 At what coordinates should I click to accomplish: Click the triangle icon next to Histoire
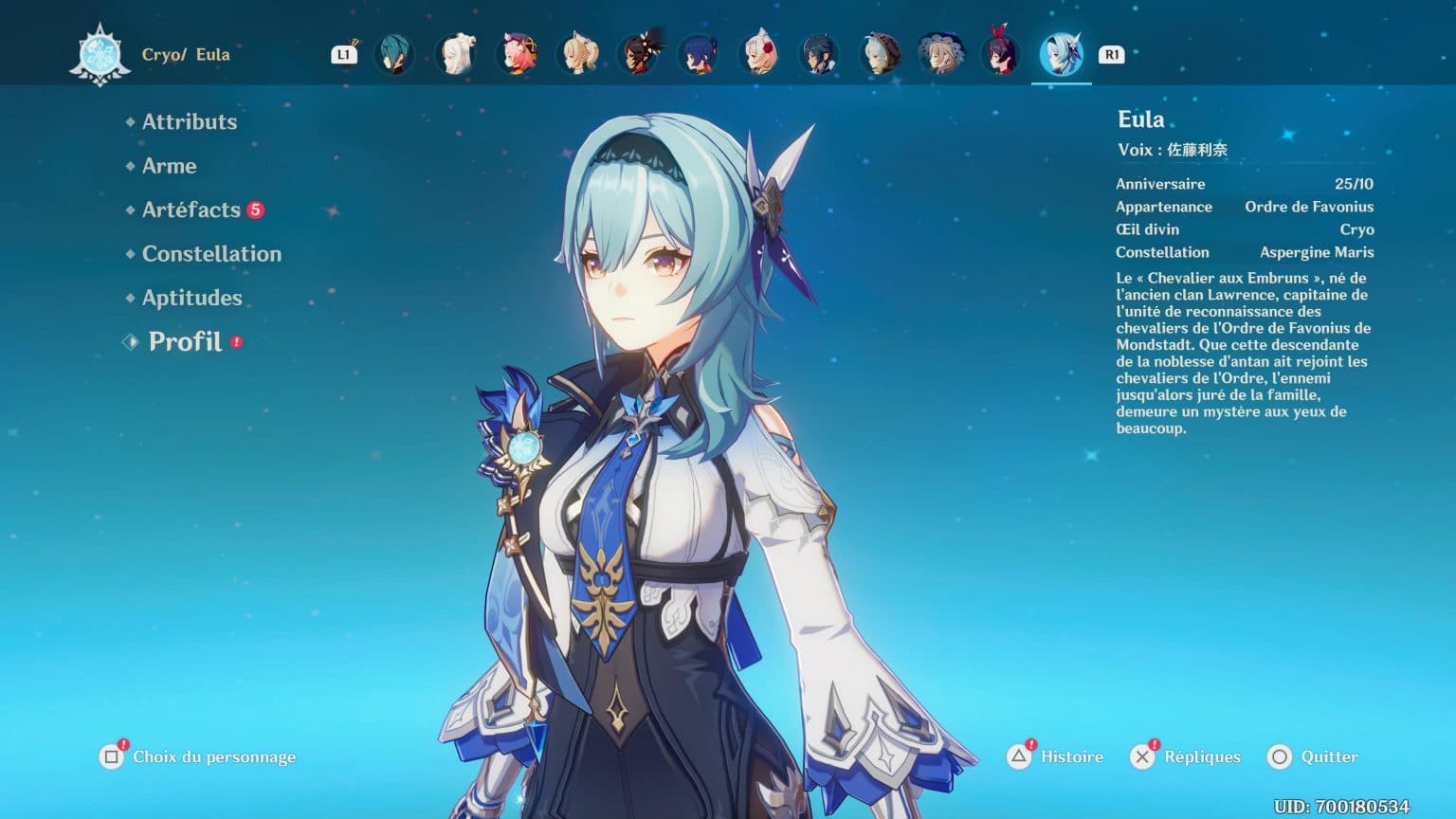tap(1017, 756)
